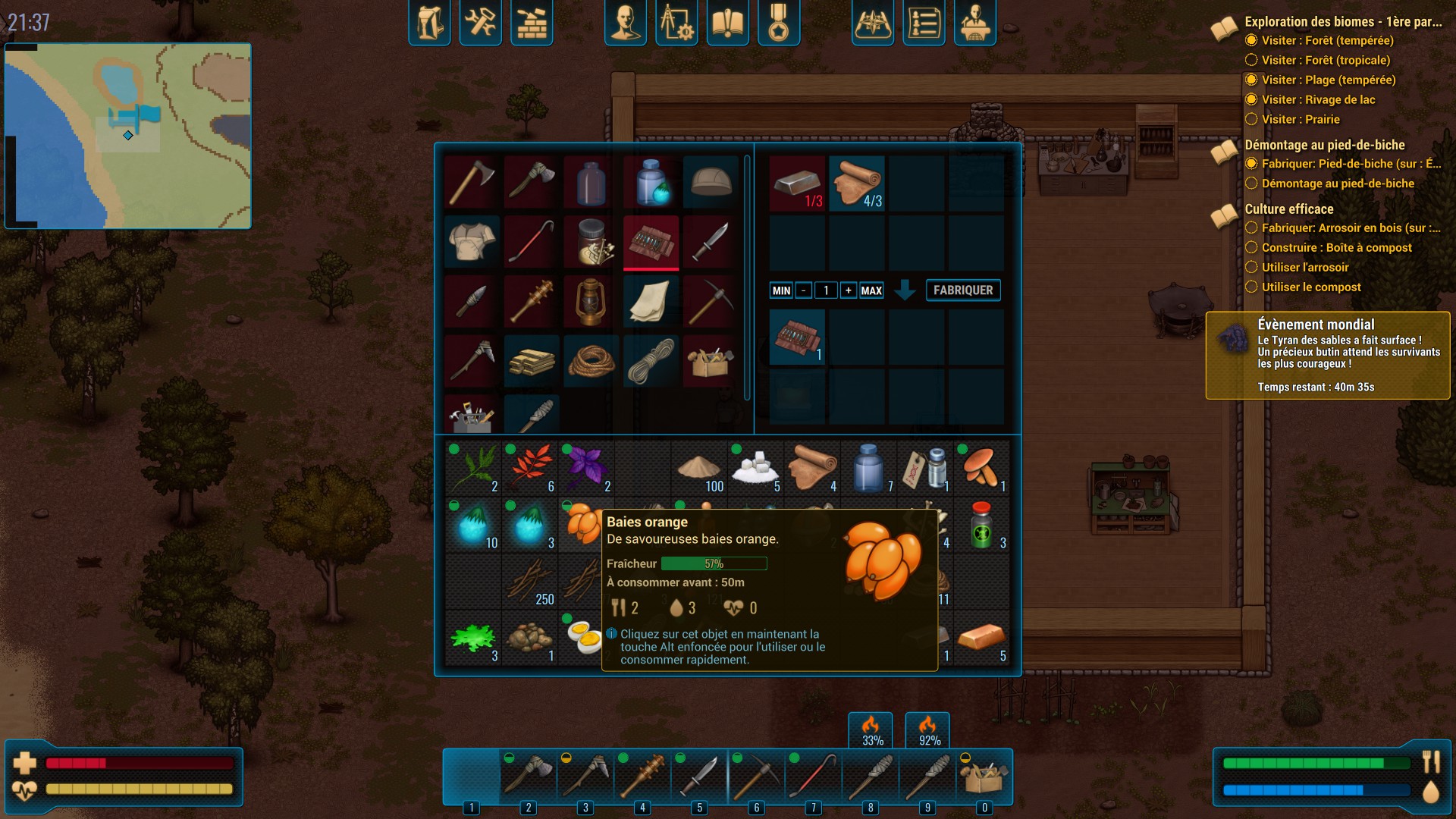Viewport: 1456px width, 819px height.
Task: Open the crossed tools crafting menu
Action: coord(480,23)
